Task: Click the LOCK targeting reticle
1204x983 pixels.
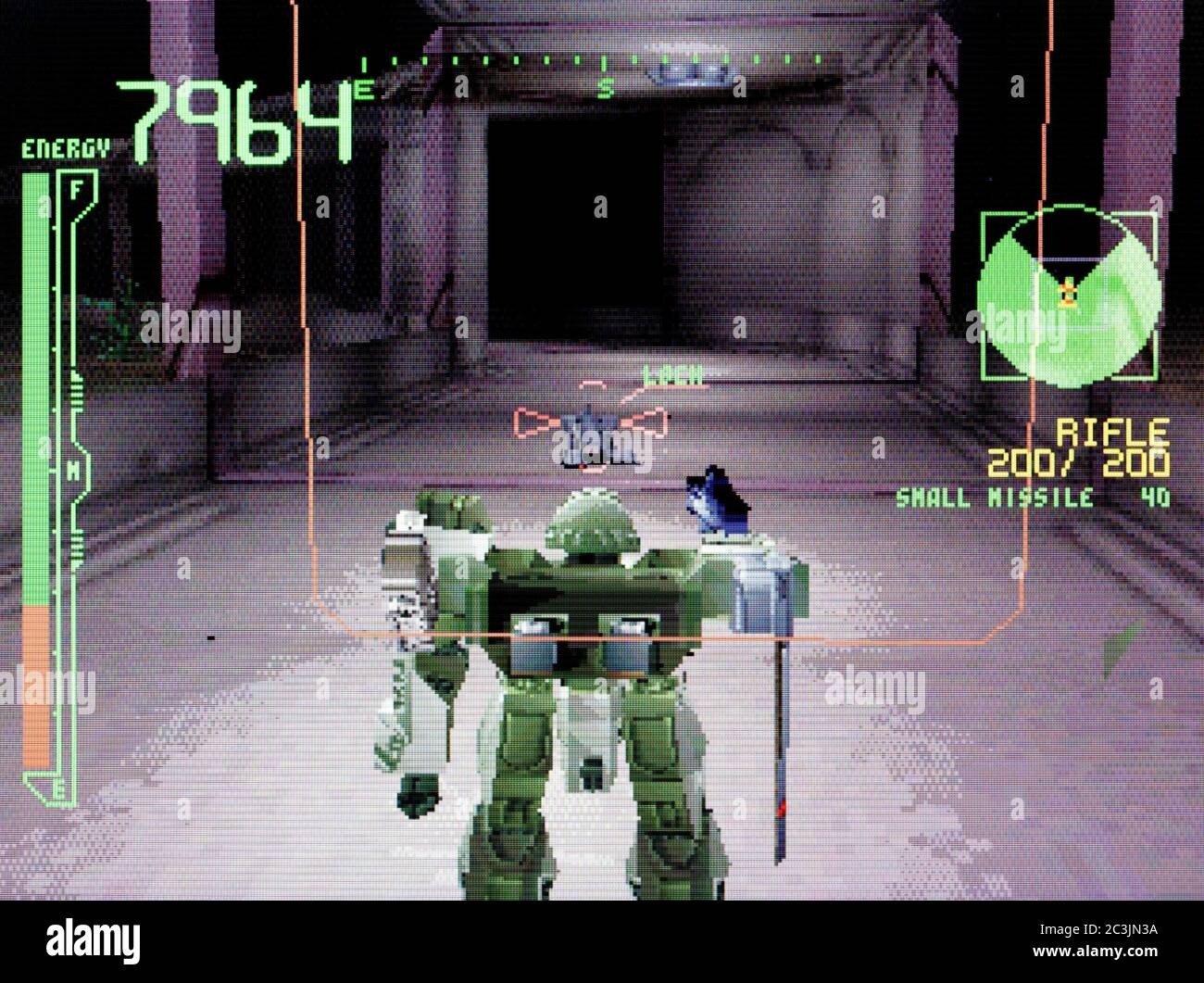Action: pyautogui.click(x=589, y=423)
